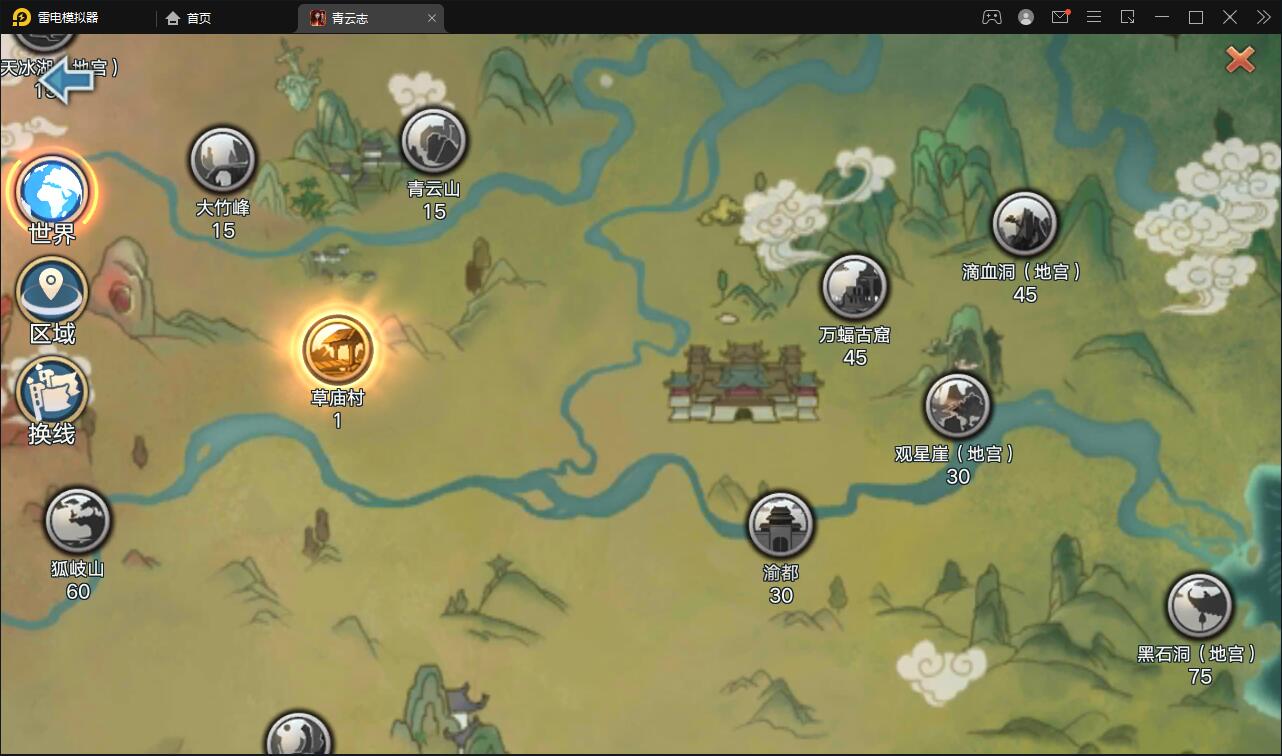Pick the 滴血洞 dungeon marker
This screenshot has width=1282, height=756.
pos(1024,224)
